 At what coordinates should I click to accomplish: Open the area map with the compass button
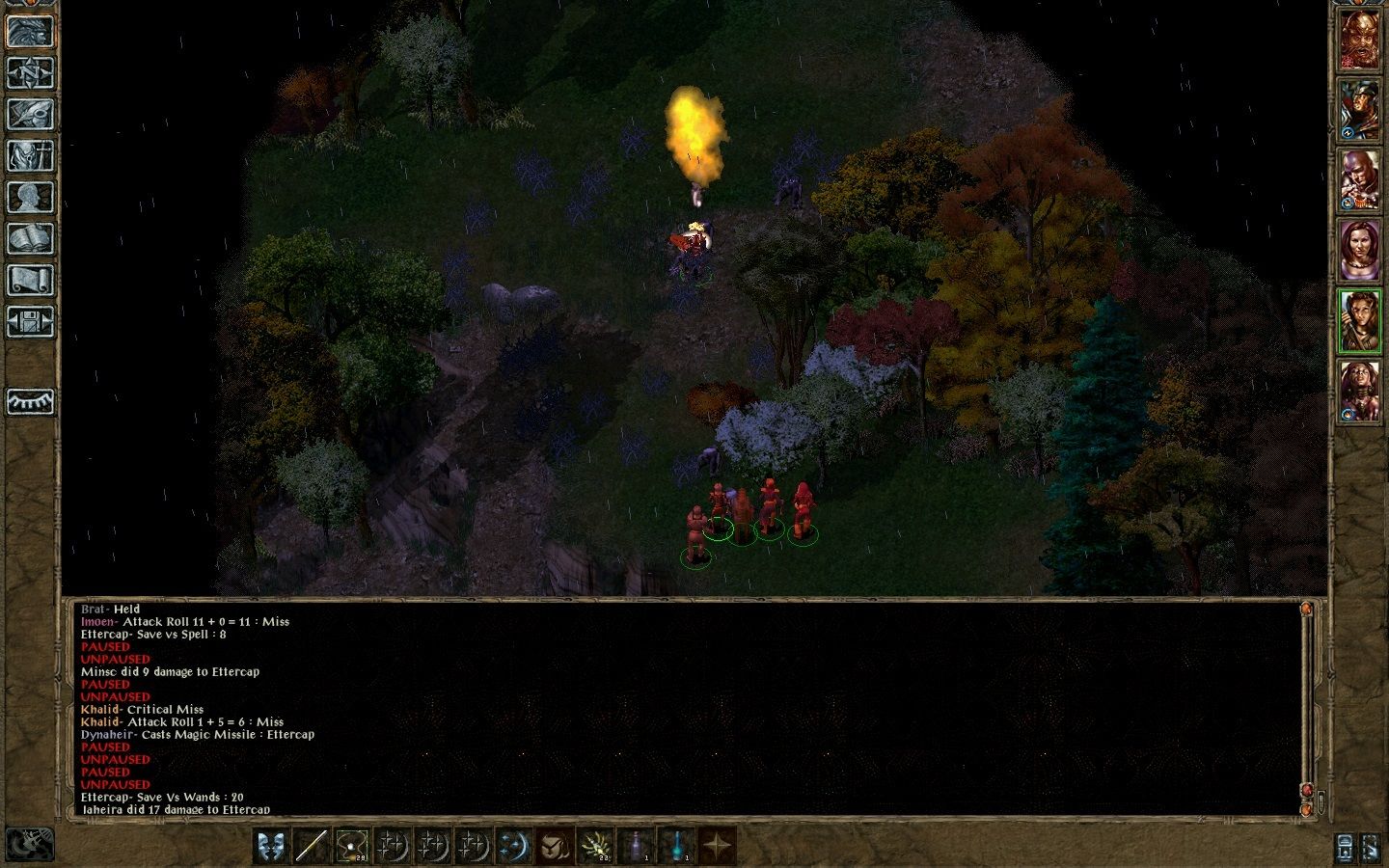pyautogui.click(x=30, y=72)
